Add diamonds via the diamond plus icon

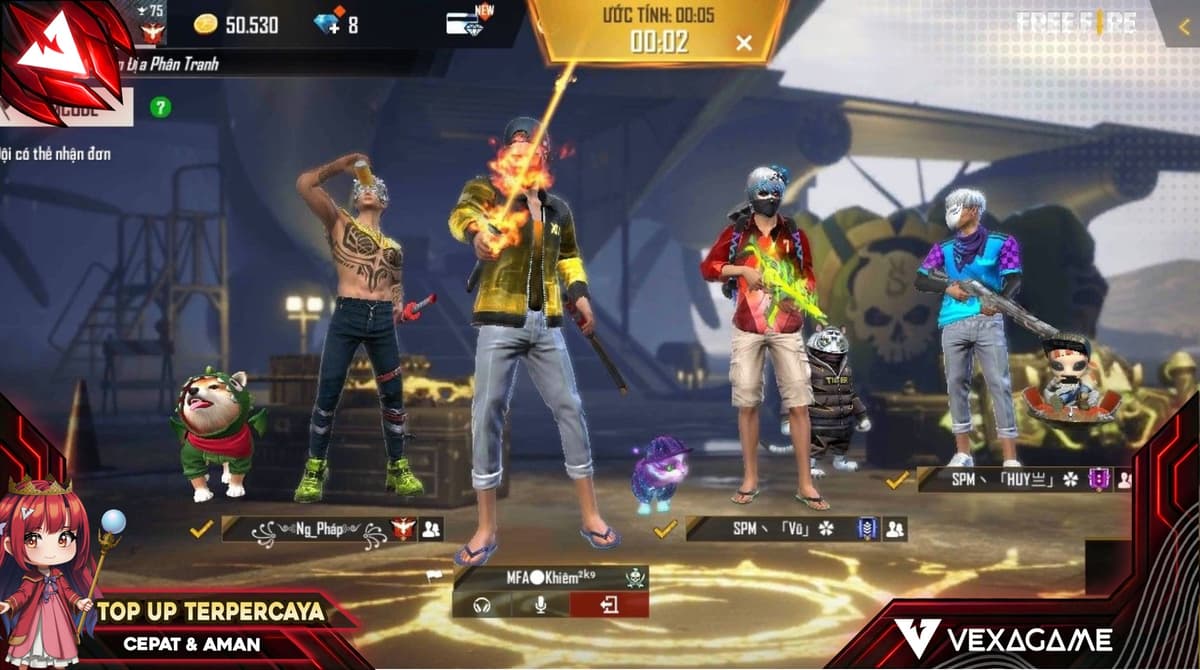click(x=328, y=24)
